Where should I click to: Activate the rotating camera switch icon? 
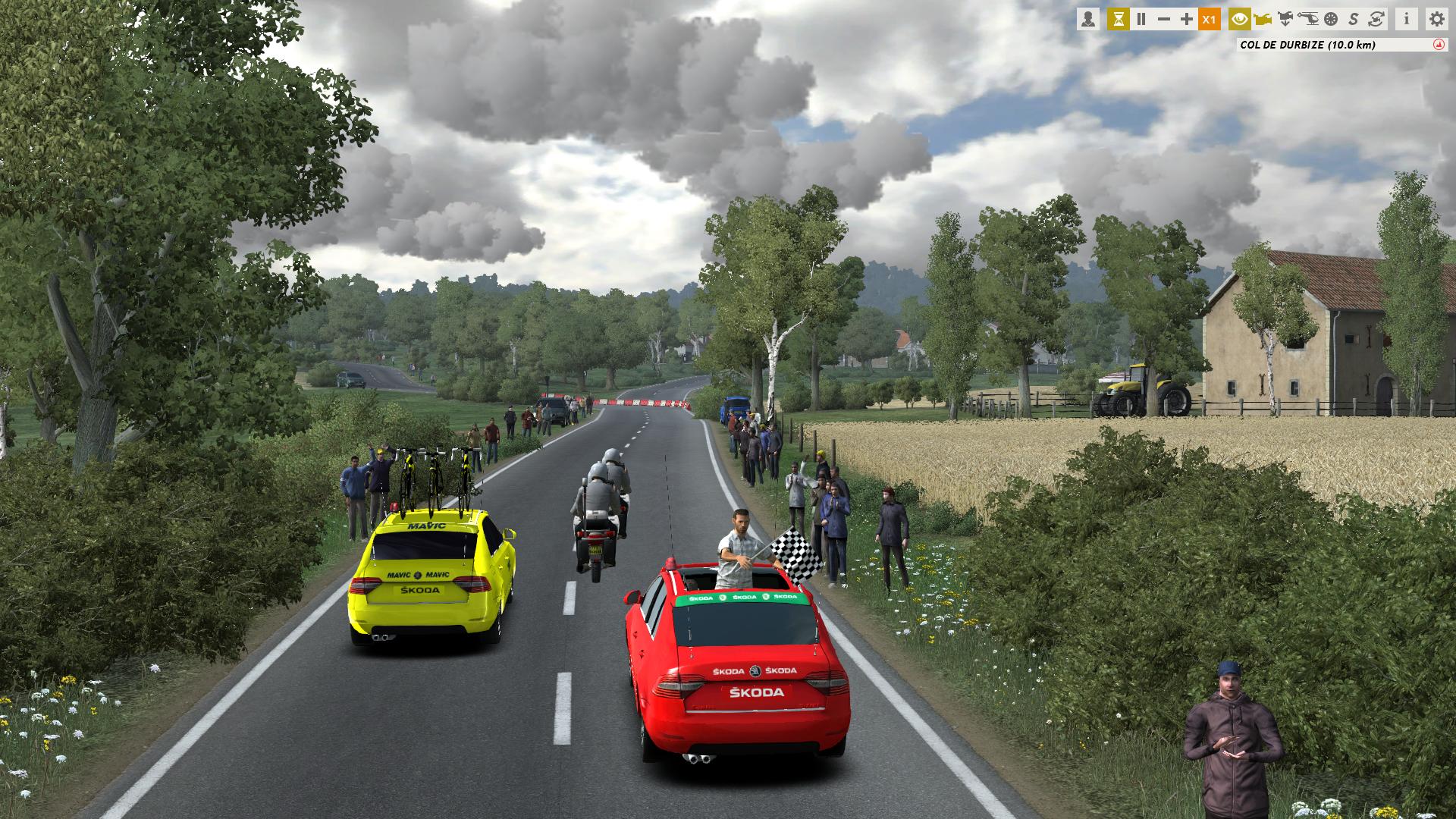(1375, 20)
